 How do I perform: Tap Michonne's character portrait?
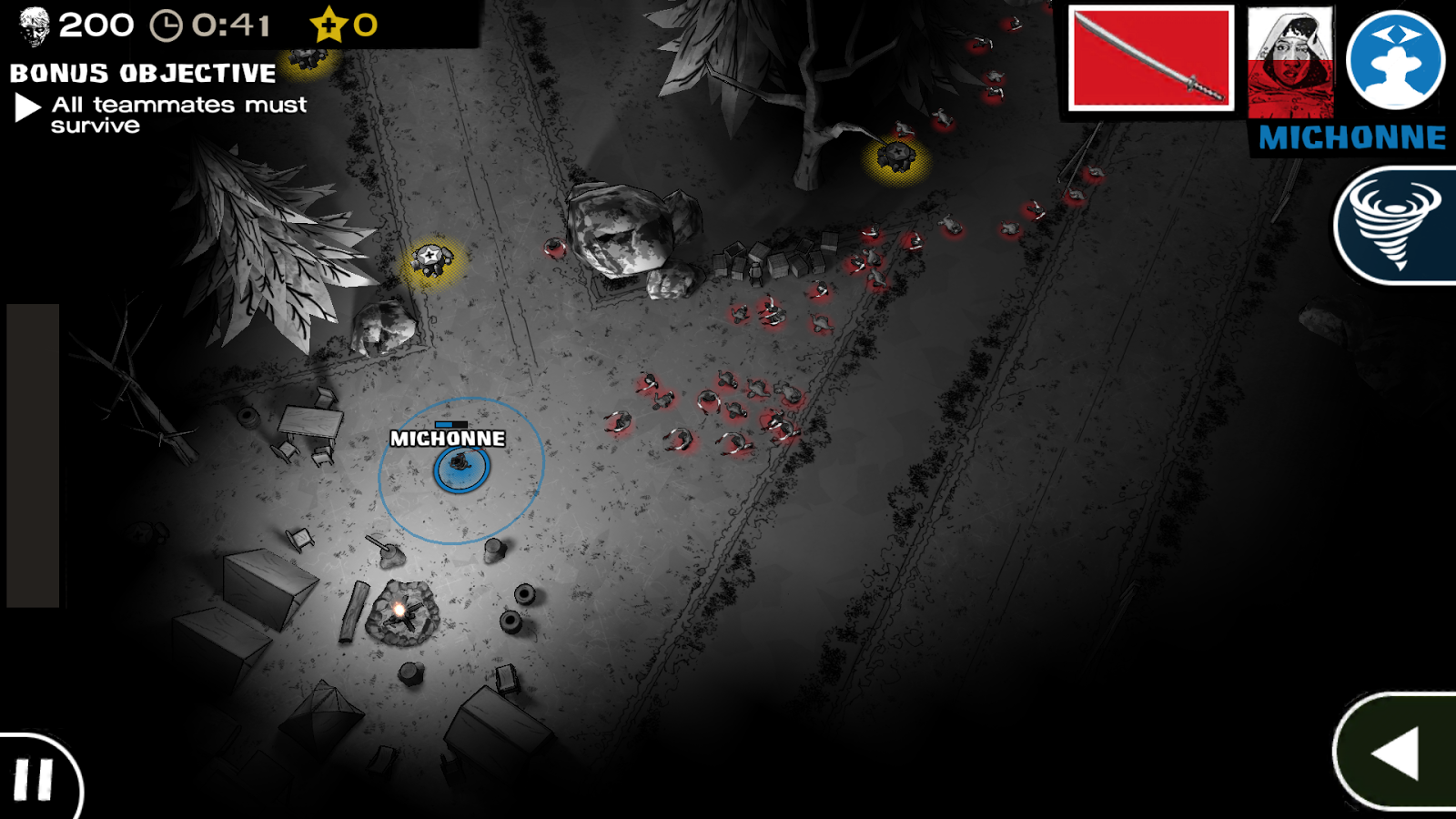[x=1290, y=62]
